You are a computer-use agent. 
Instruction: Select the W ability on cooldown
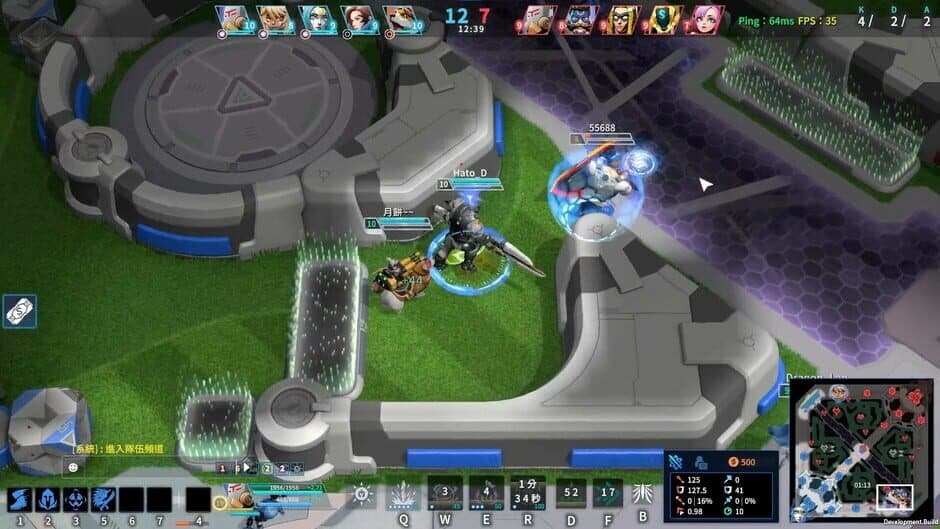tap(445, 492)
